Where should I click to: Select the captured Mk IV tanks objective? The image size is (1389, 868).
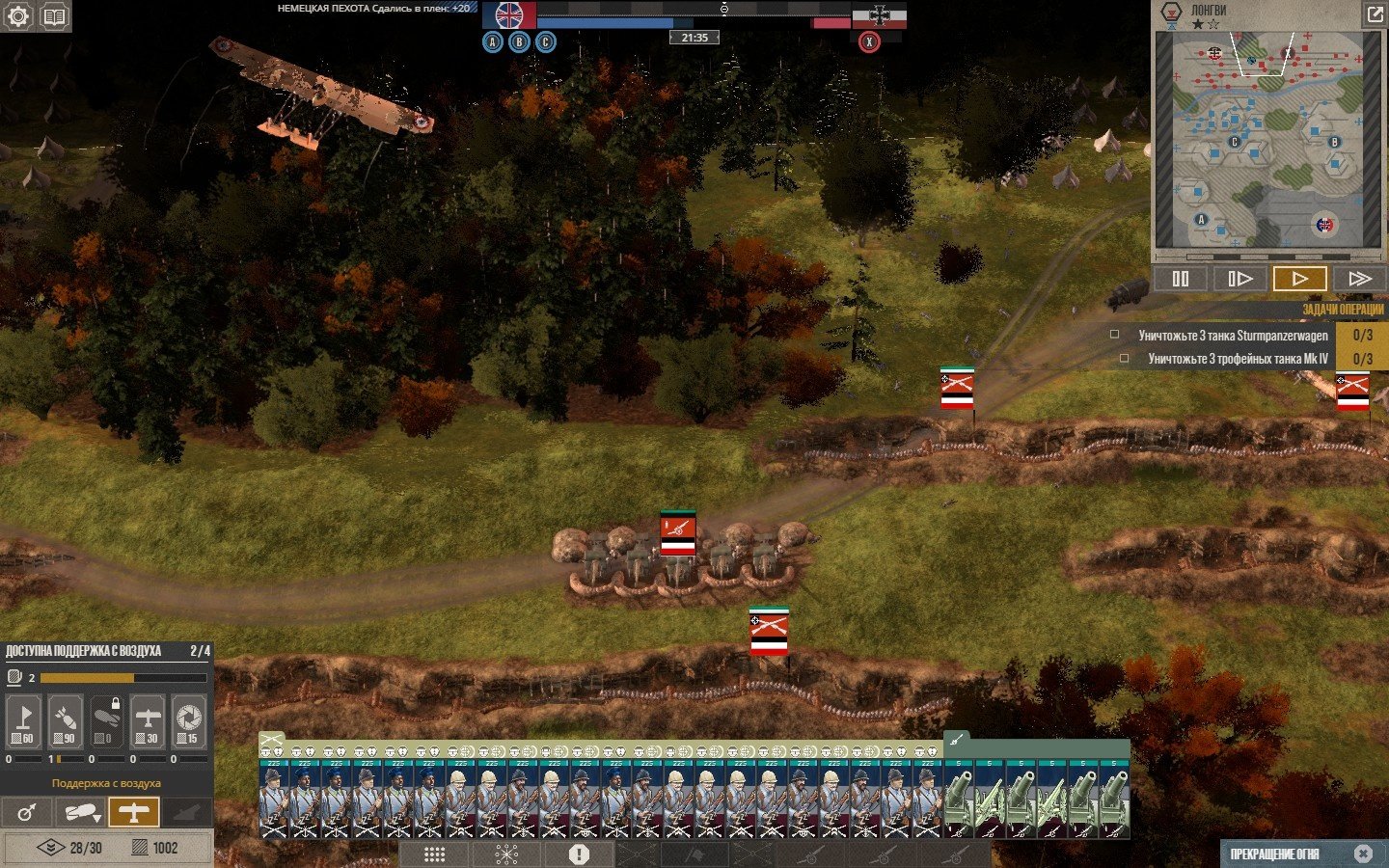[x=1238, y=359]
